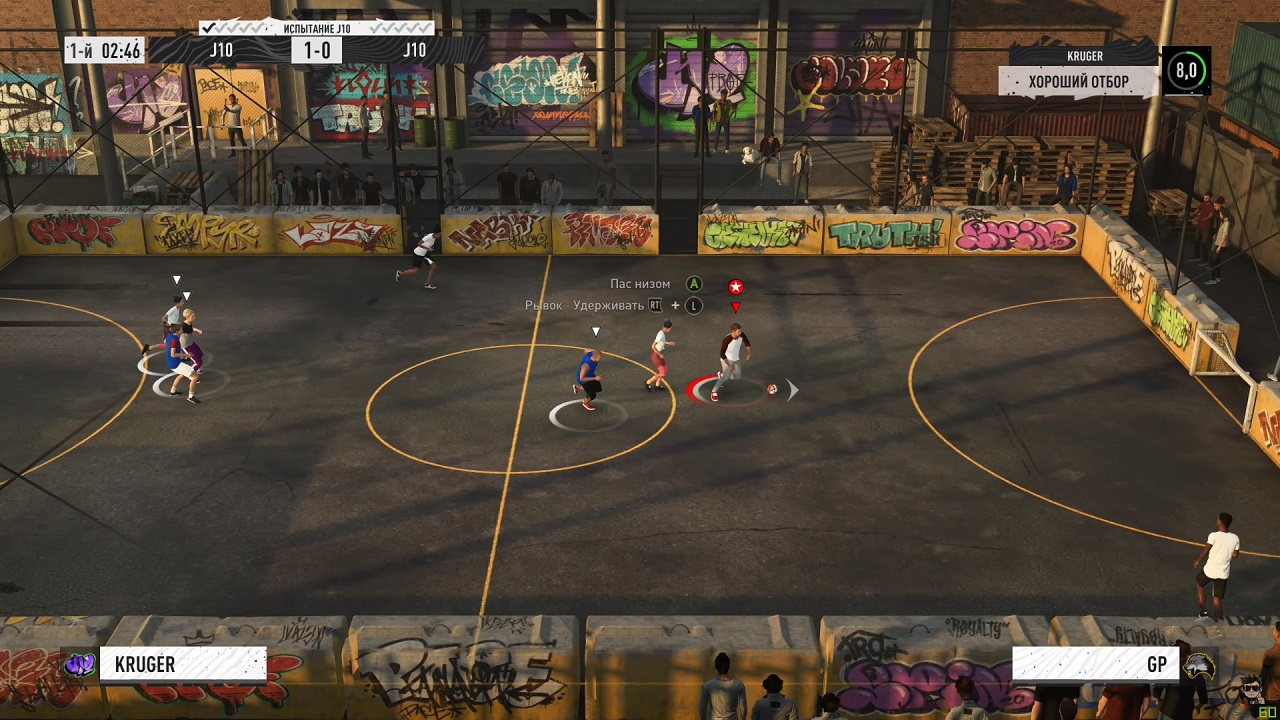Click the purple Kruger team emblem
The height and width of the screenshot is (720, 1280).
coord(79,664)
